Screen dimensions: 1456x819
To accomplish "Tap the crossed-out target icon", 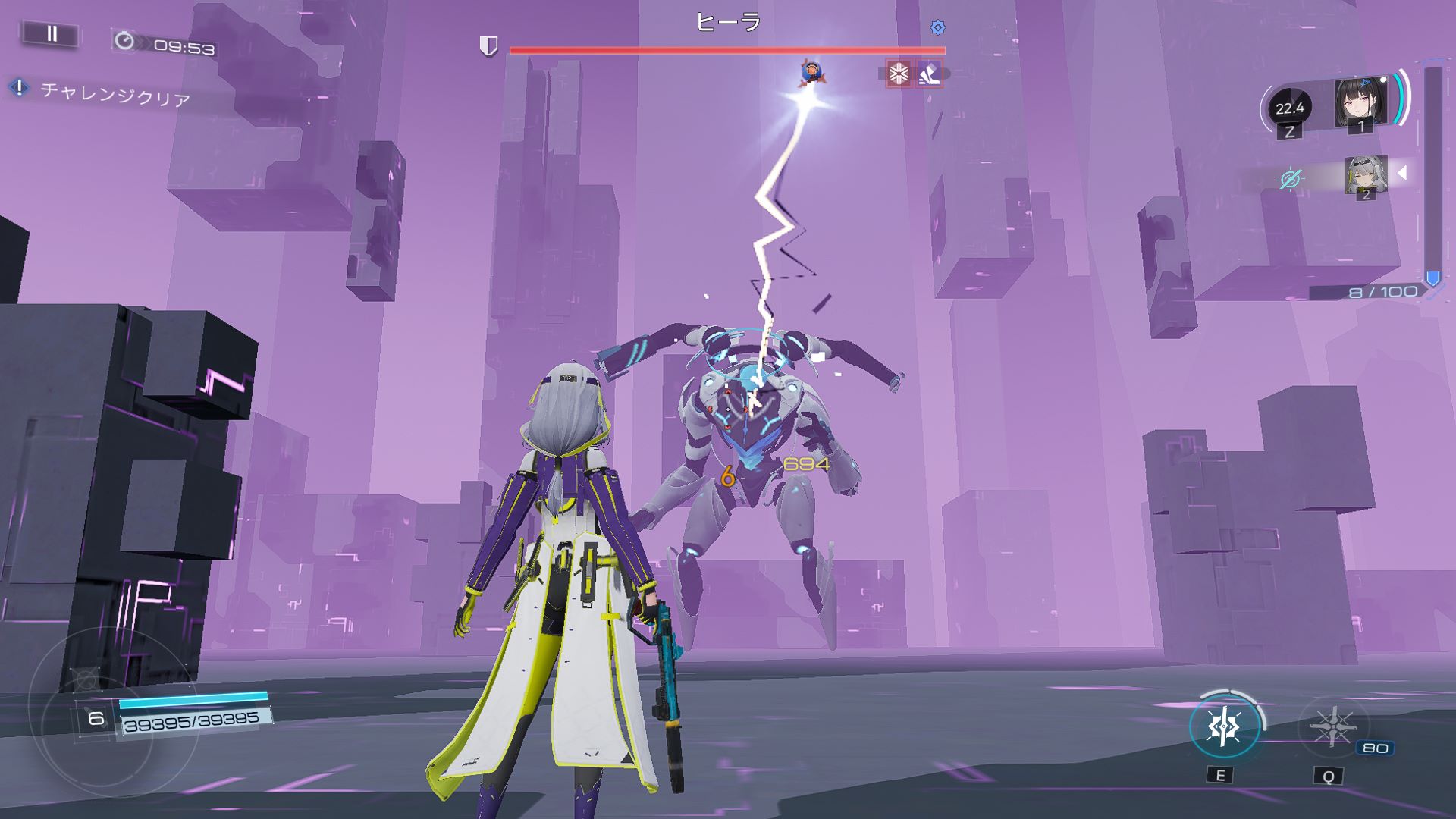I will (1289, 179).
